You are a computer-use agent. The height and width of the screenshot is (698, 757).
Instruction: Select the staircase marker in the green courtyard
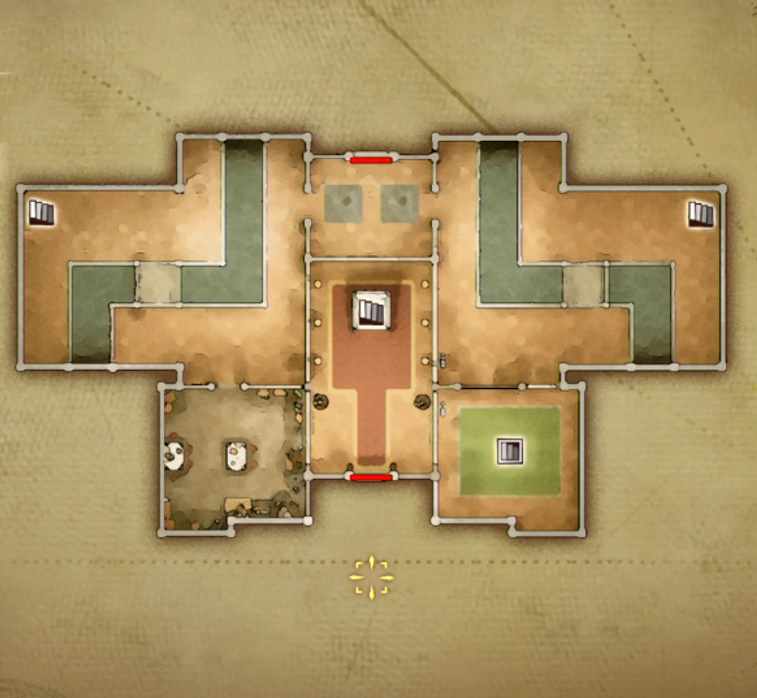pyautogui.click(x=510, y=451)
